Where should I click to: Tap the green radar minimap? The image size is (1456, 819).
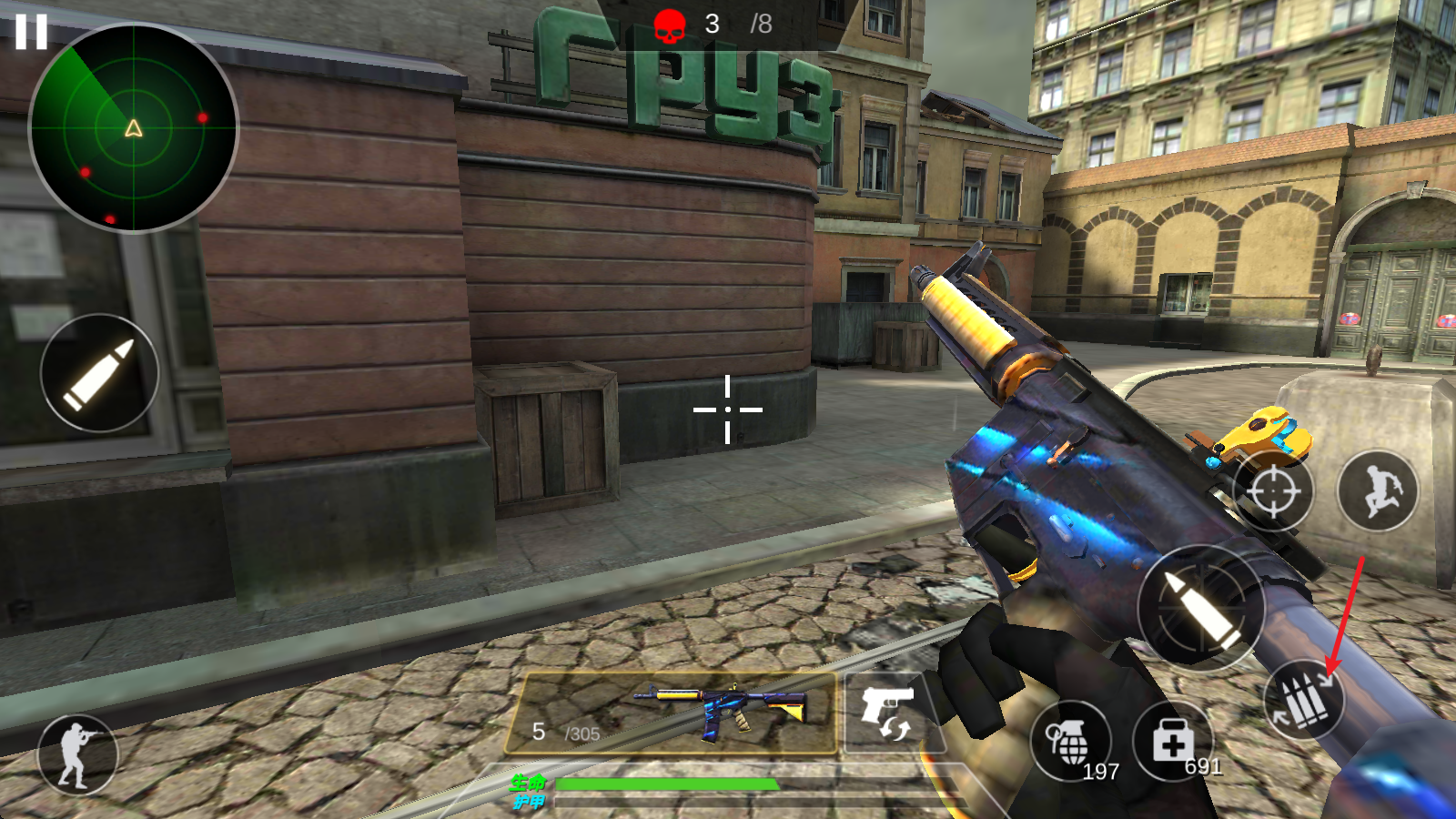(x=134, y=127)
